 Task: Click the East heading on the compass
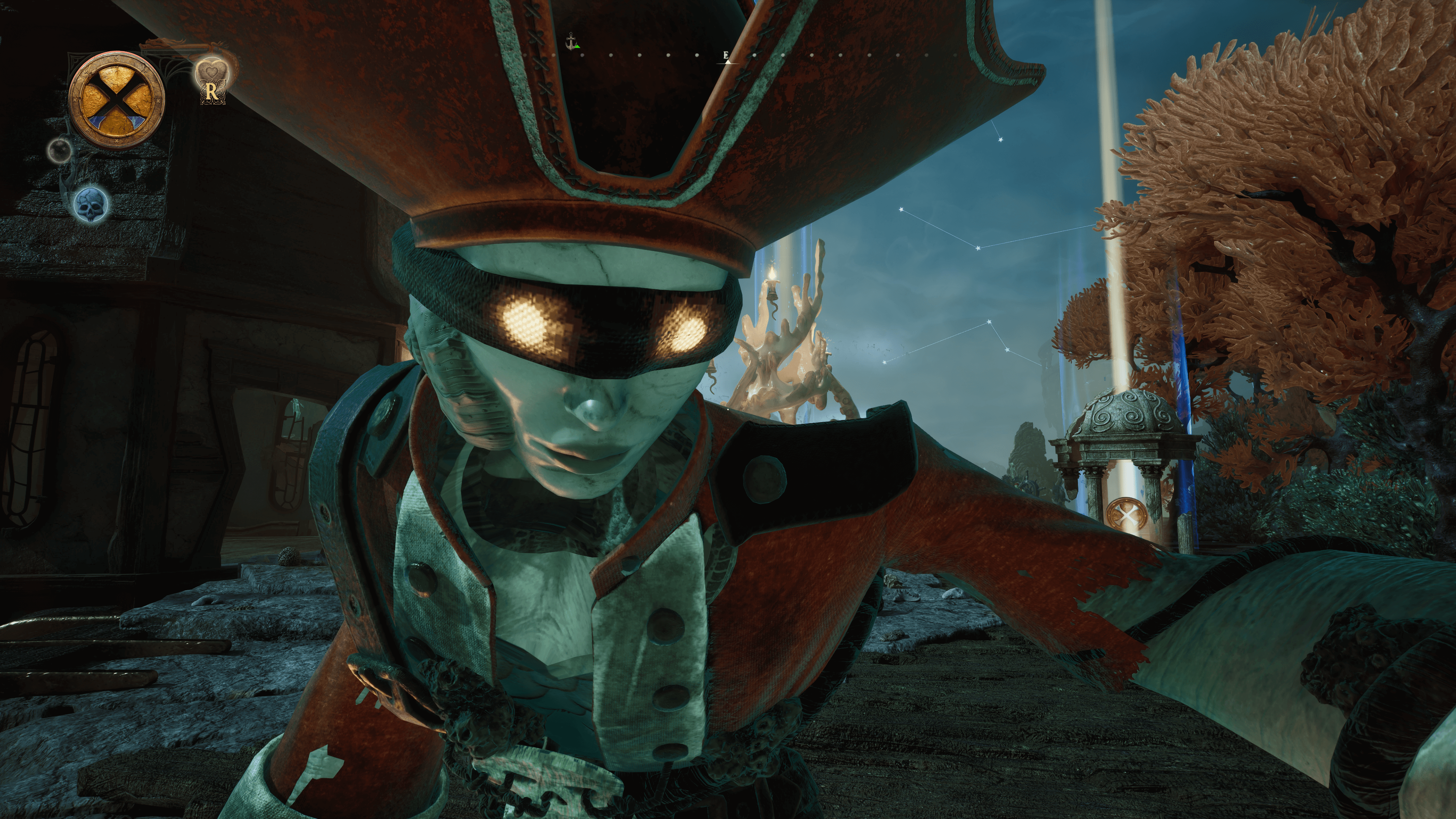coord(726,55)
